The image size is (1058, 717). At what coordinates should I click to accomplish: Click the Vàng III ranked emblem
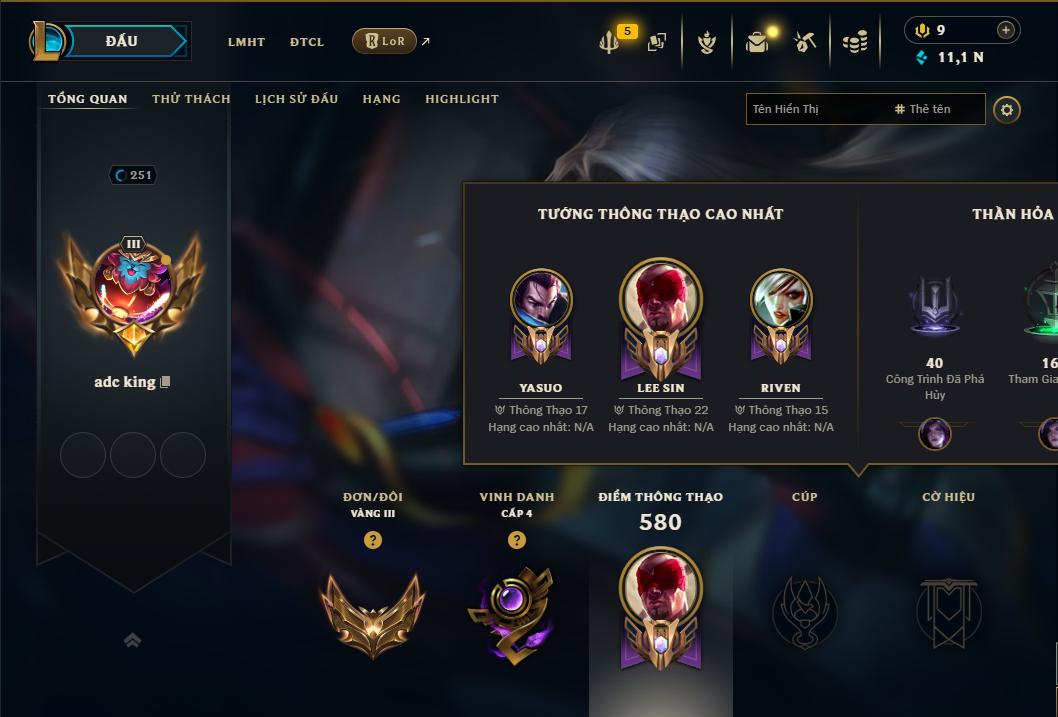pos(372,613)
